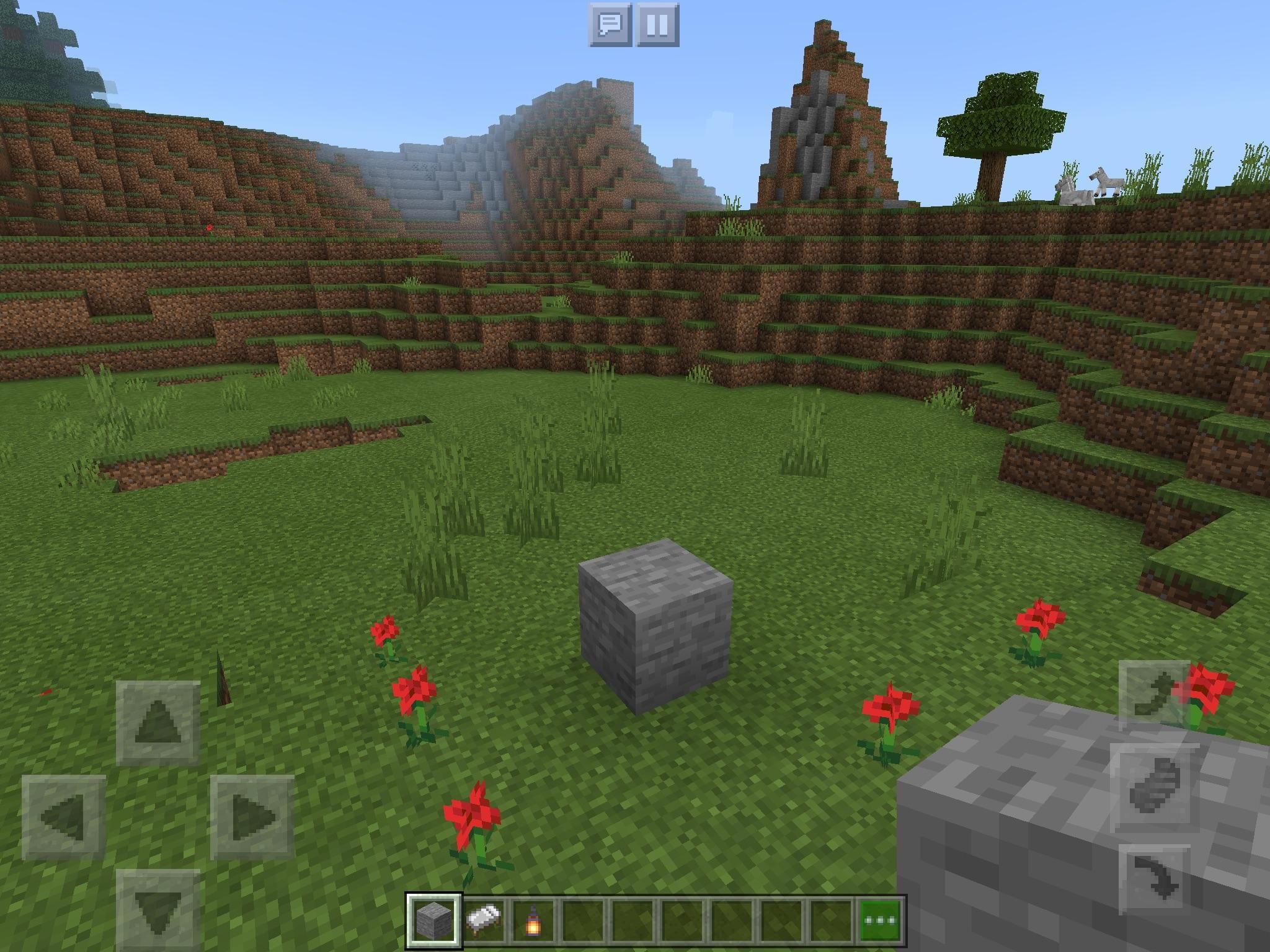Pause the game with the pause button
The image size is (1270, 952).
click(657, 26)
